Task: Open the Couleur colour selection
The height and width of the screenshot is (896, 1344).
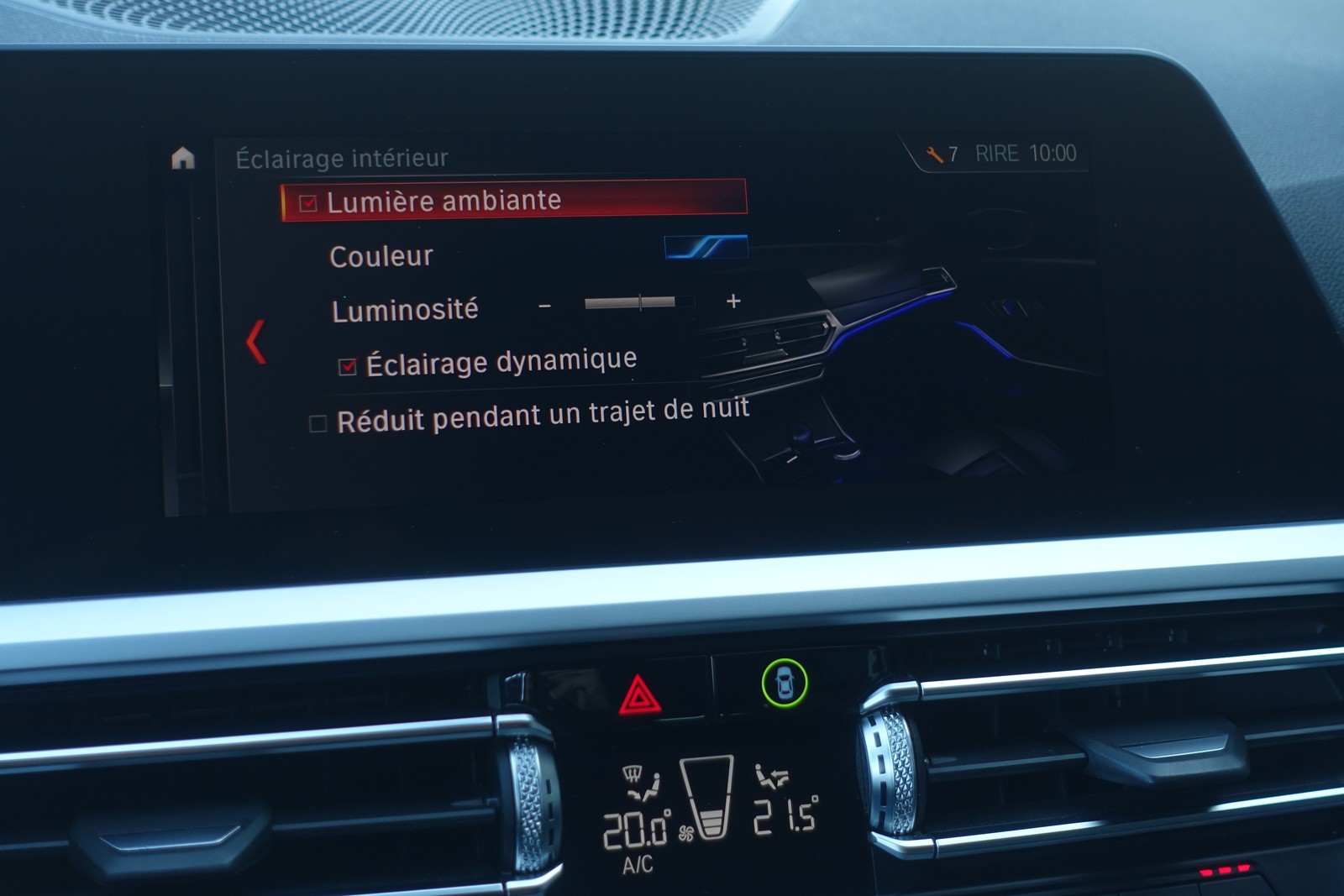Action: pos(705,248)
